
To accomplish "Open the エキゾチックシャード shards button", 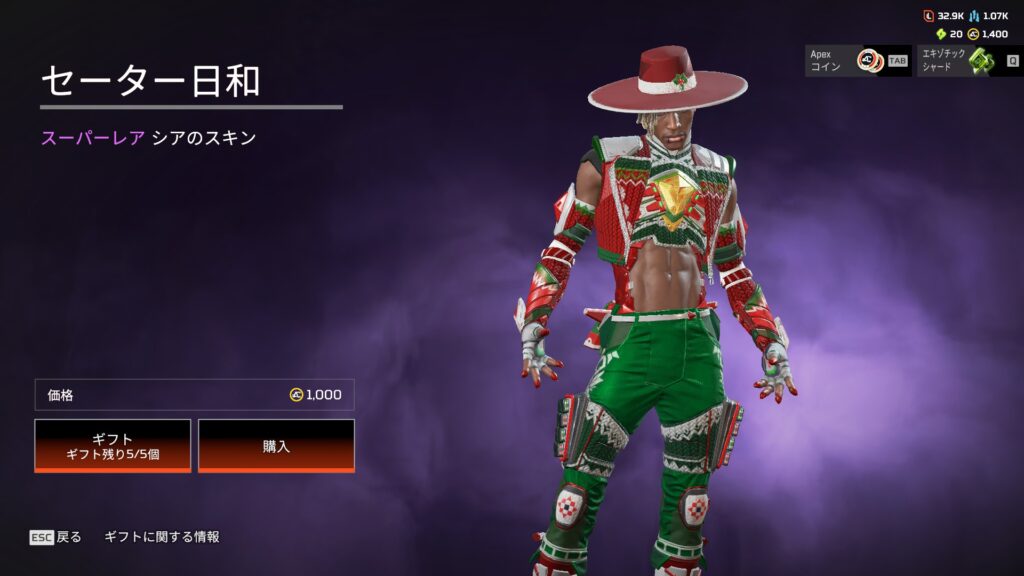I will [x=969, y=60].
